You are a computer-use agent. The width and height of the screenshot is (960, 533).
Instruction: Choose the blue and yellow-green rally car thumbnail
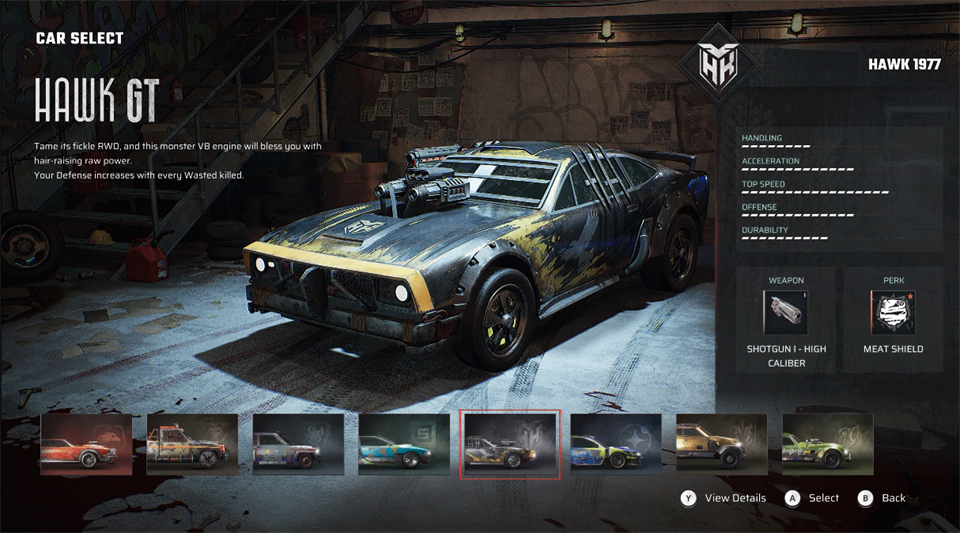[x=616, y=444]
